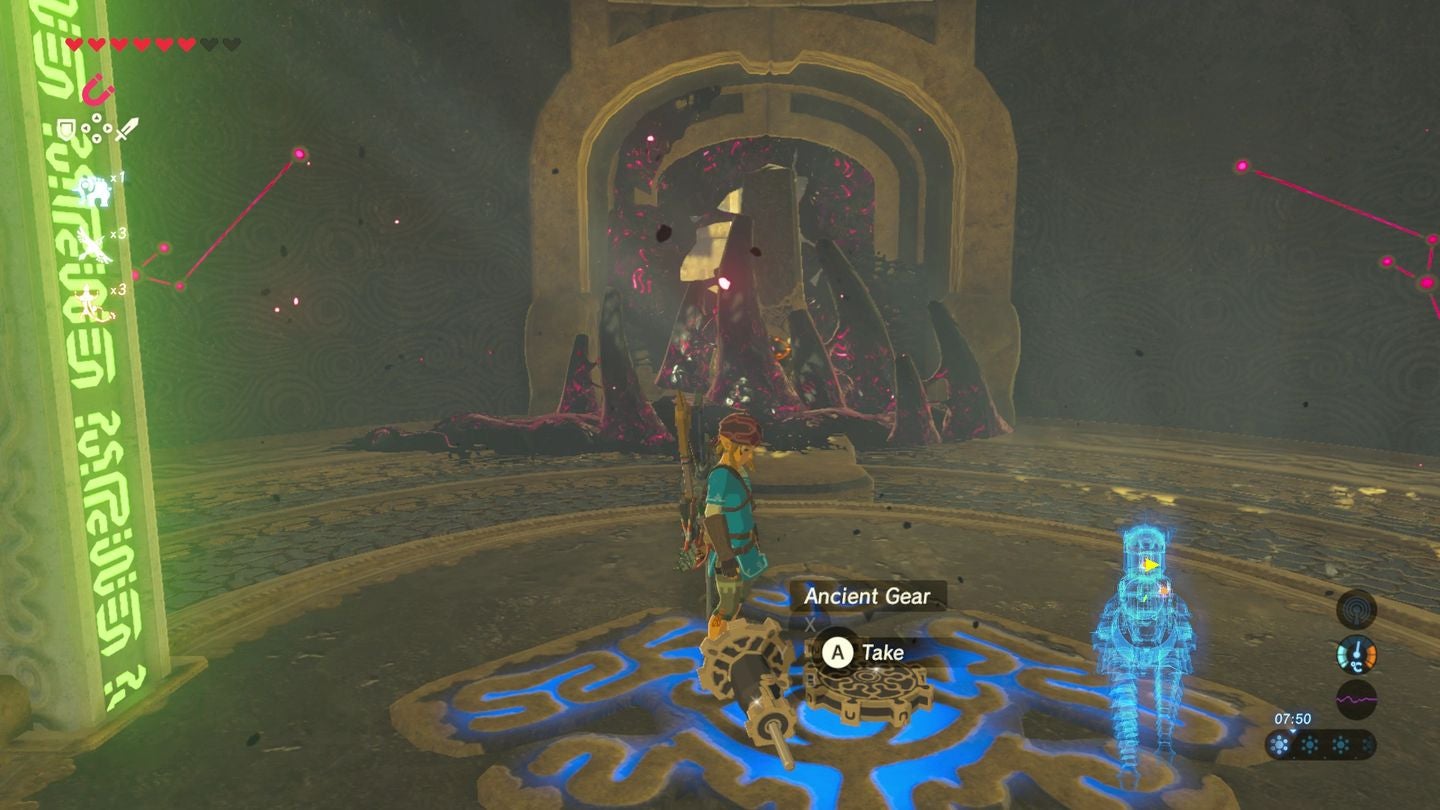Open the D-pad right arrow selector
The width and height of the screenshot is (1440, 810).
tap(109, 128)
